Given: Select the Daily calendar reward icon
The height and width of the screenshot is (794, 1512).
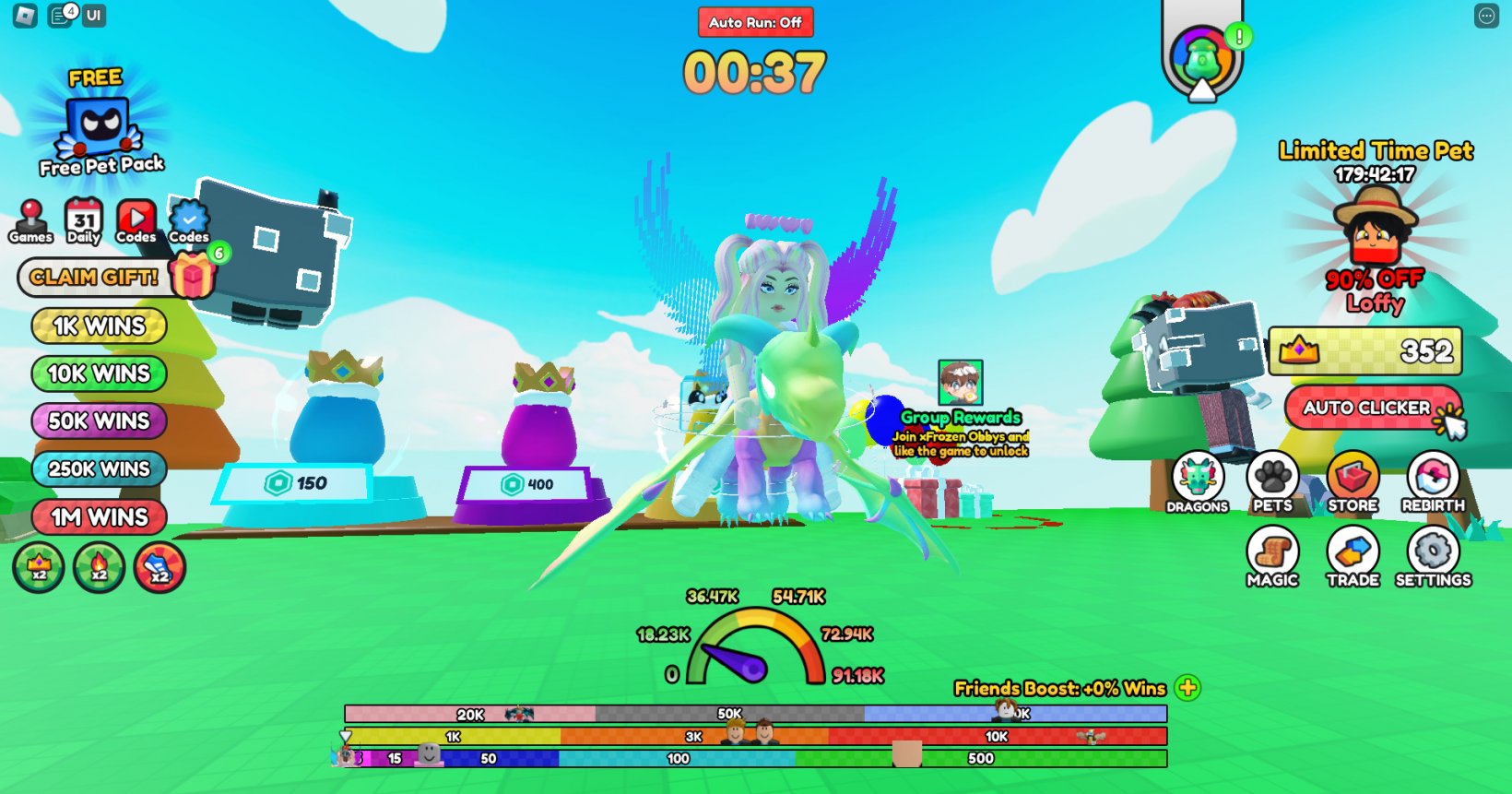Looking at the screenshot, I should pos(83,219).
